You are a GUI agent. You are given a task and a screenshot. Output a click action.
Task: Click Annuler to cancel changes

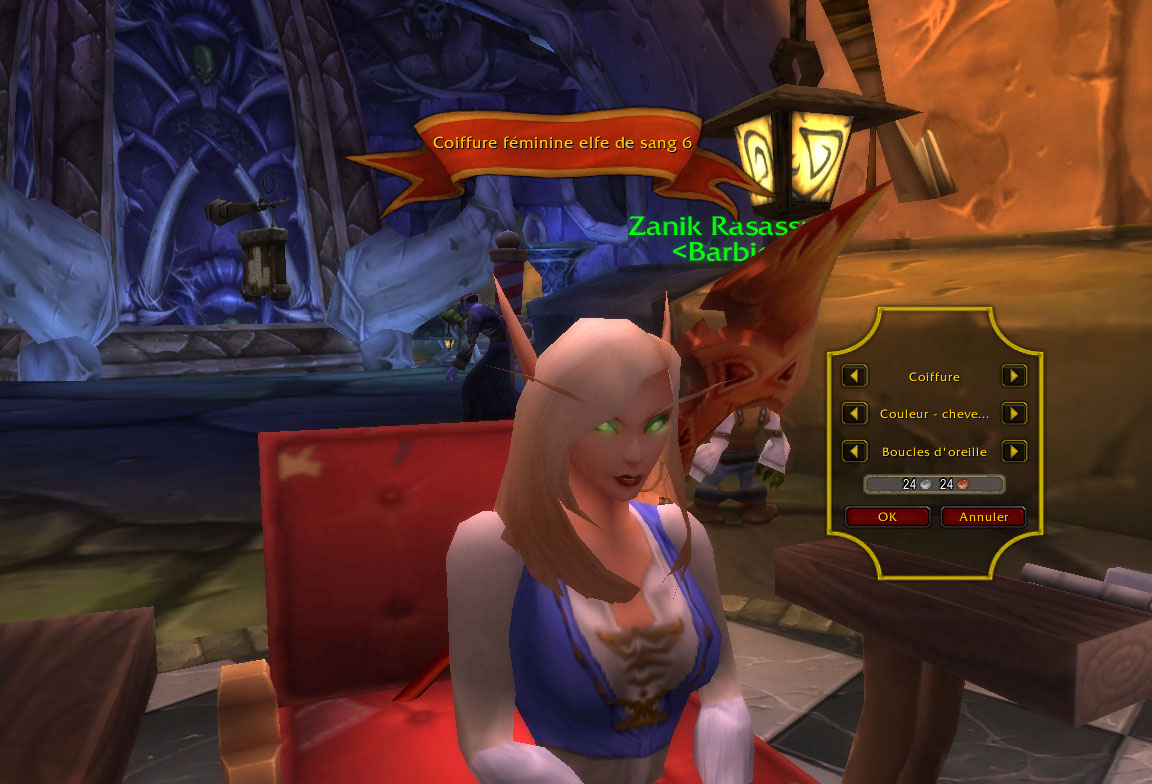pos(984,517)
